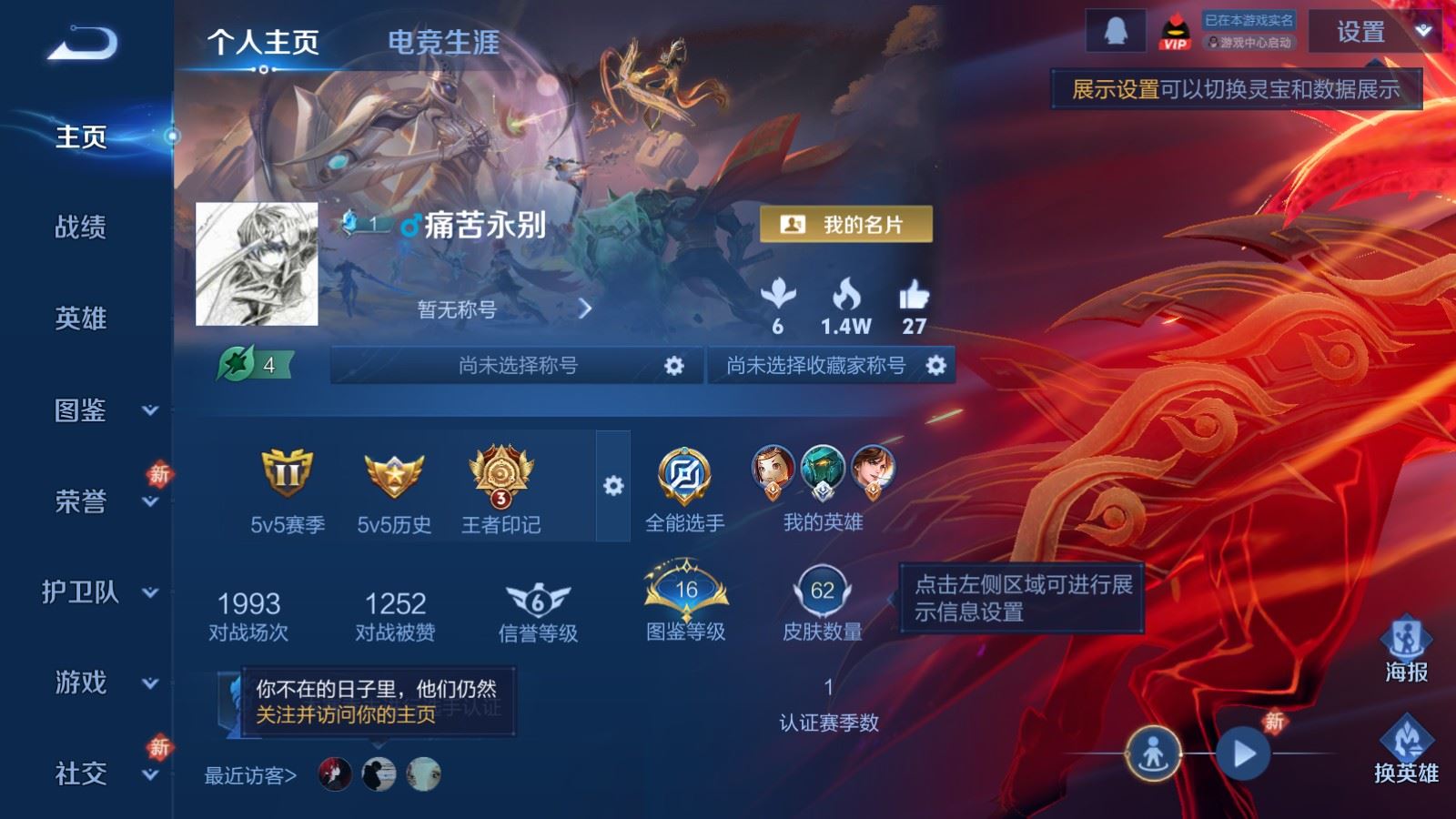Click the settings gear next to 尚未选择称号
Image resolution: width=1456 pixels, height=819 pixels.
(x=674, y=363)
